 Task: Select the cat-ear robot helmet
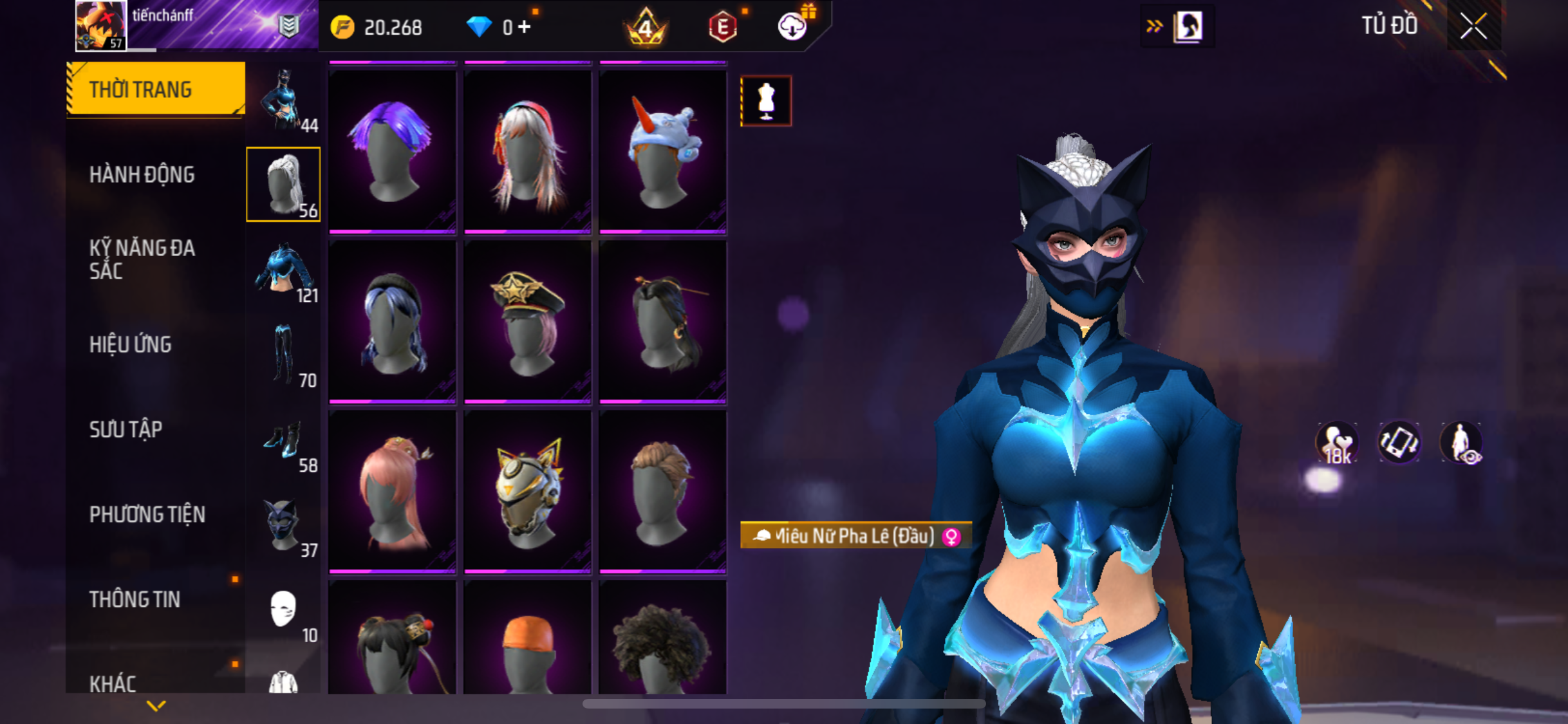tap(527, 491)
